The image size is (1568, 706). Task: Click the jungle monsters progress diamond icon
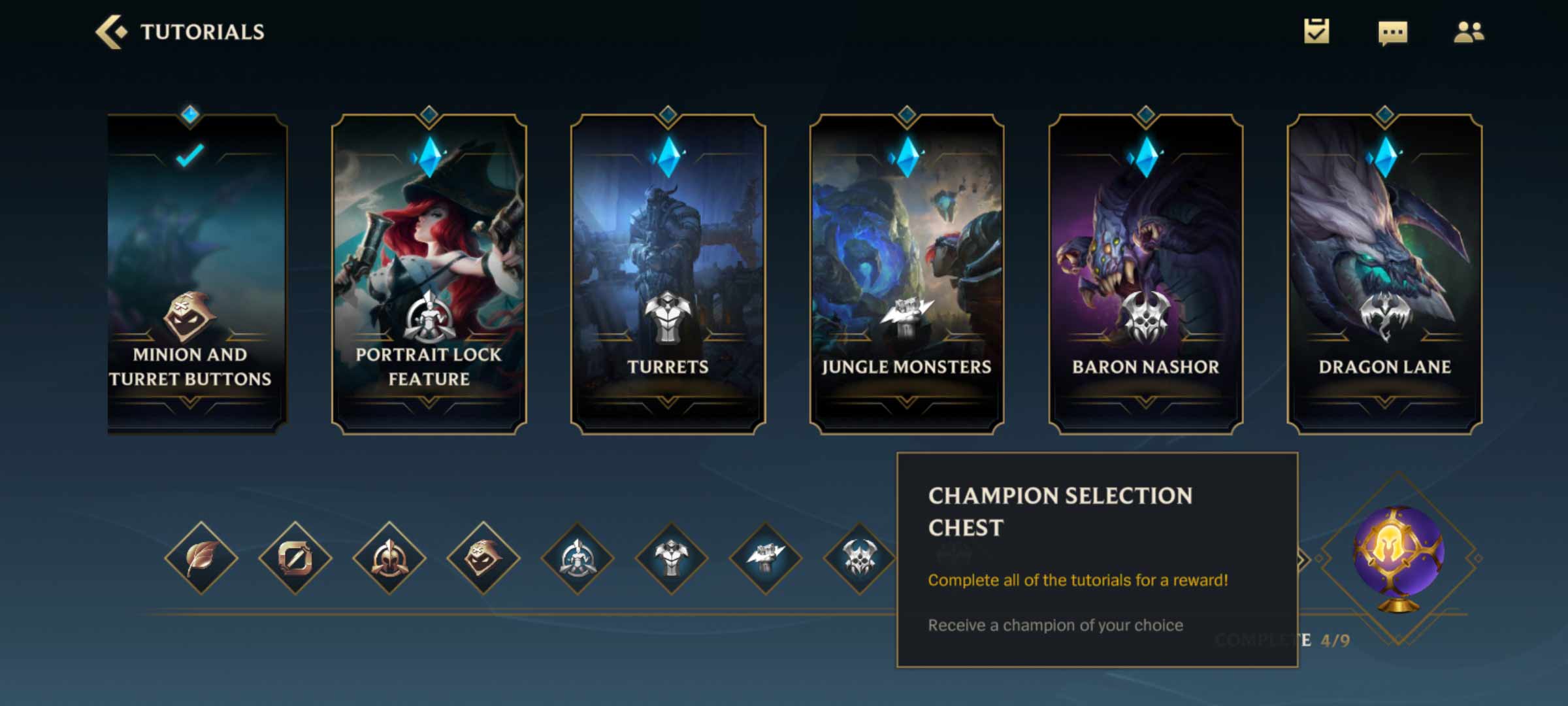pyautogui.click(x=766, y=558)
